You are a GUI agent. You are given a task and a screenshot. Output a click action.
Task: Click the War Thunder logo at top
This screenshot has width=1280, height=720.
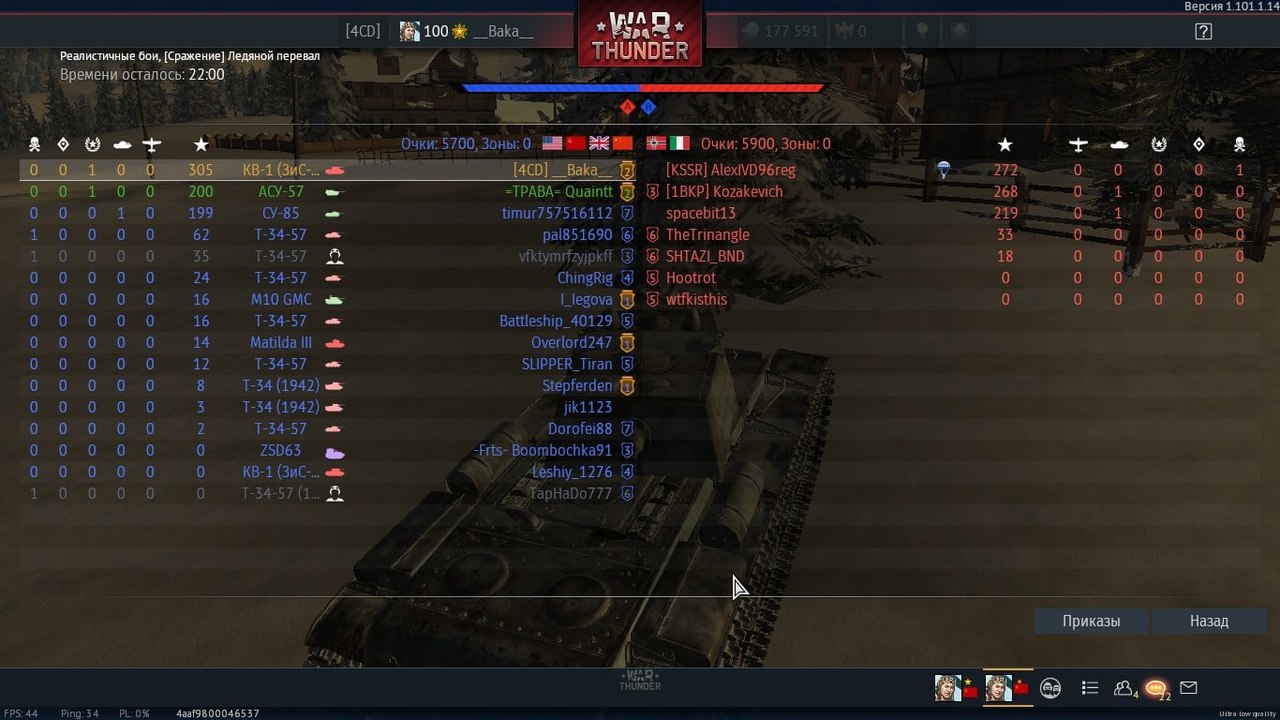tap(640, 38)
